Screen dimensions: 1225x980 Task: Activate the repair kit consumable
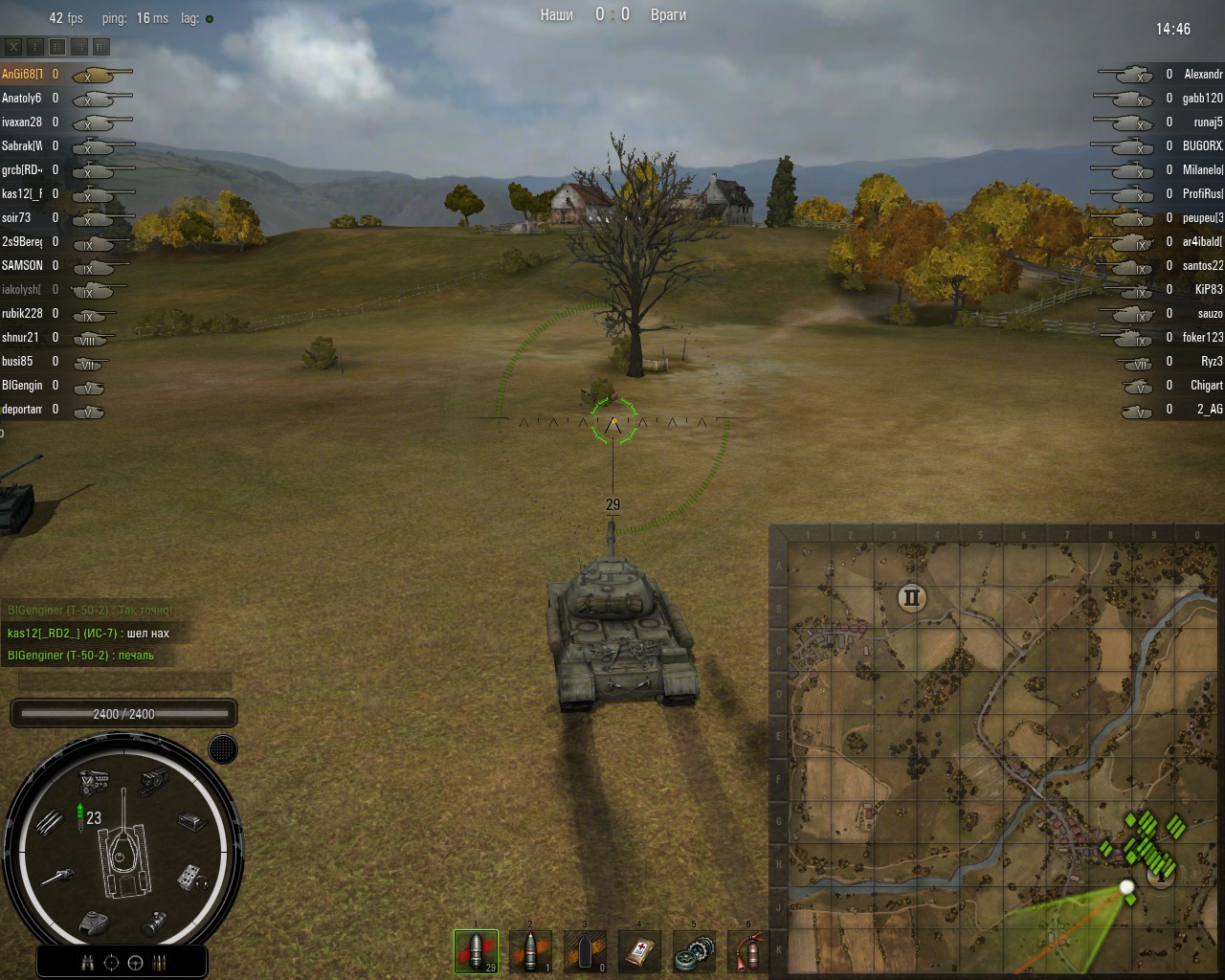tap(694, 950)
